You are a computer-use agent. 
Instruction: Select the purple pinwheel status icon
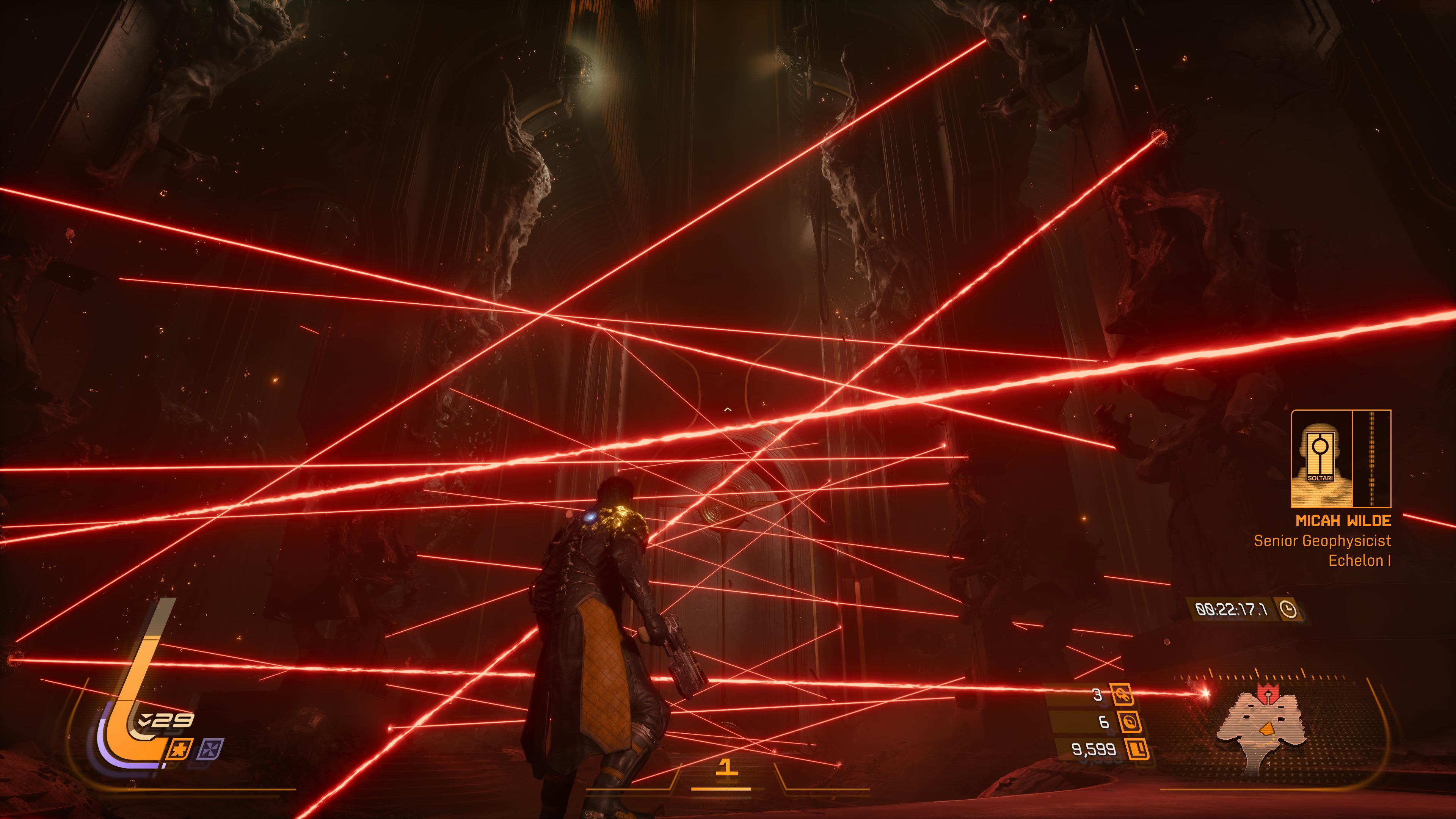212,749
